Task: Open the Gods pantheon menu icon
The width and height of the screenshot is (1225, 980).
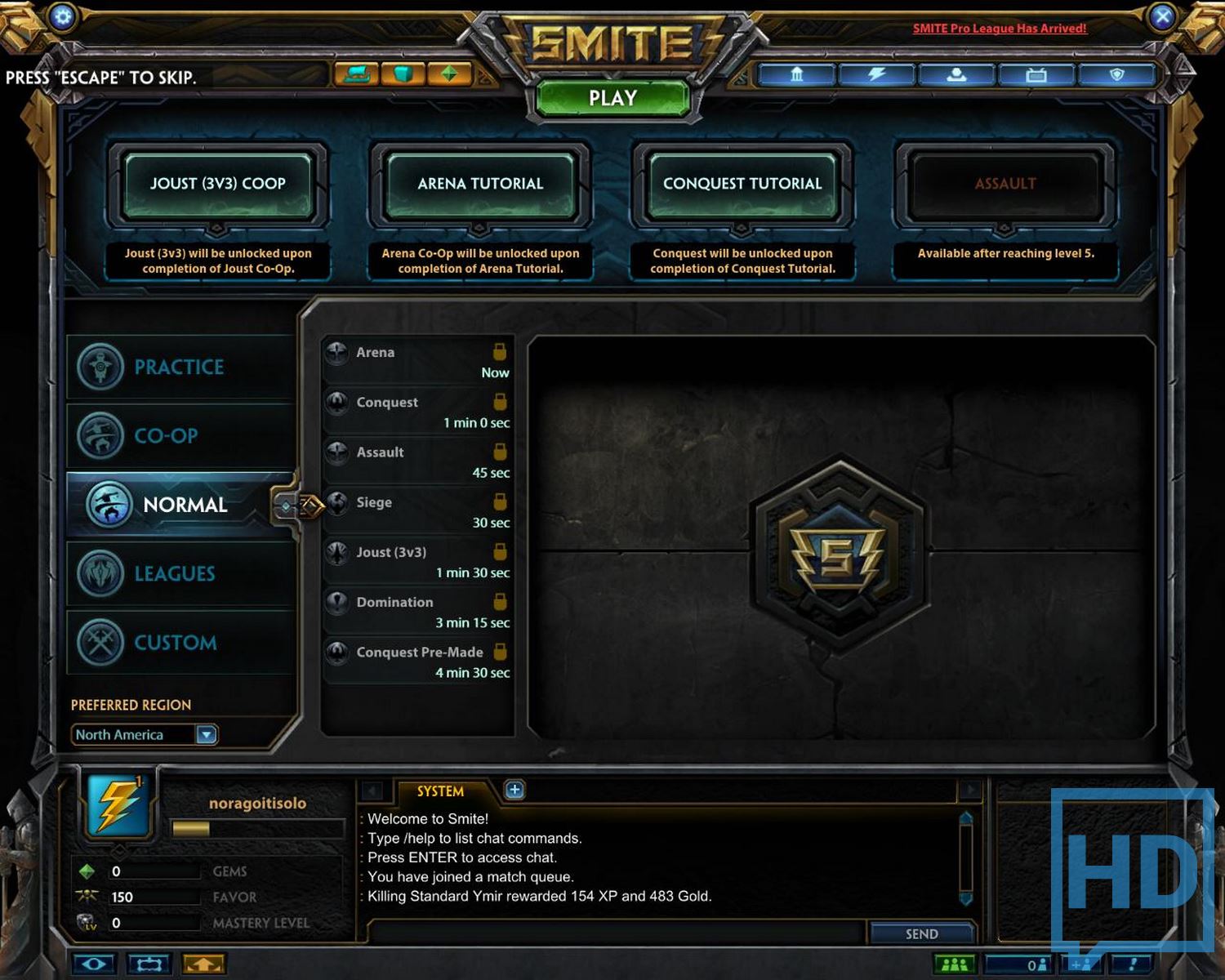Action: tap(796, 74)
